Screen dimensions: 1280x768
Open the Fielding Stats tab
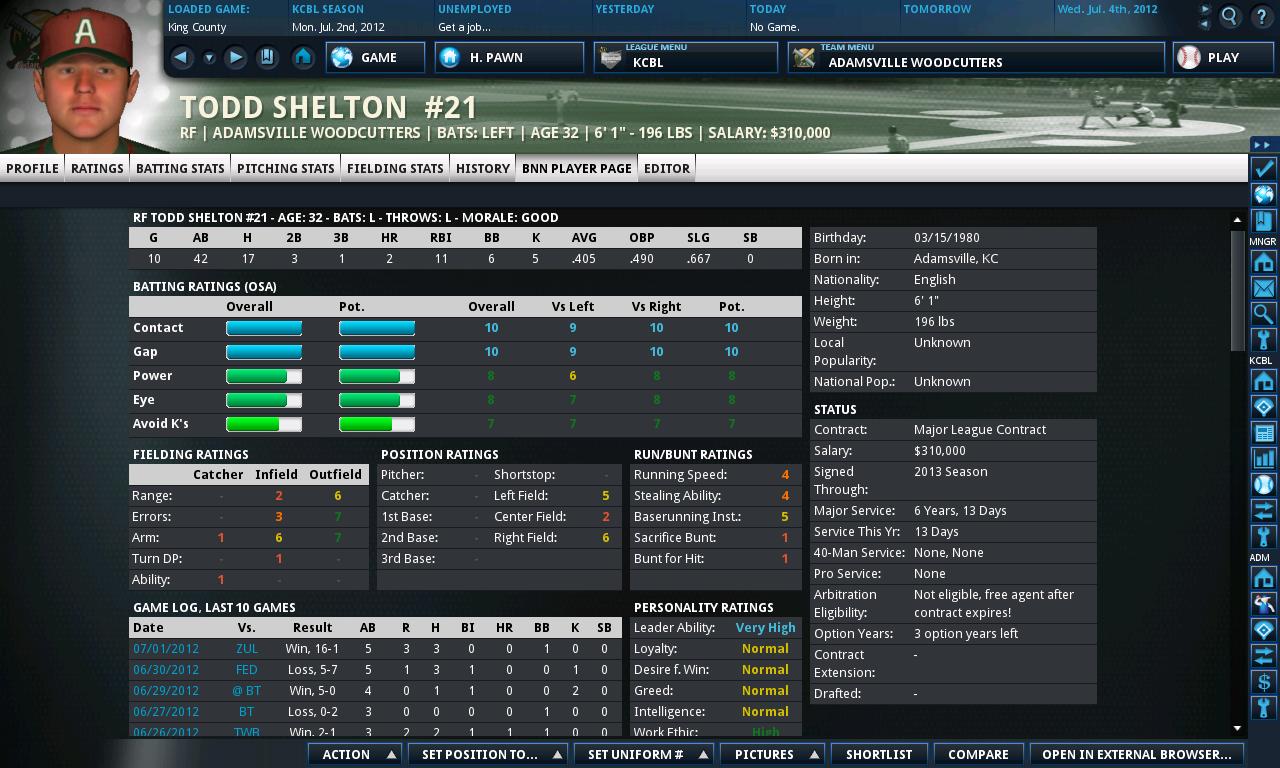pos(395,168)
